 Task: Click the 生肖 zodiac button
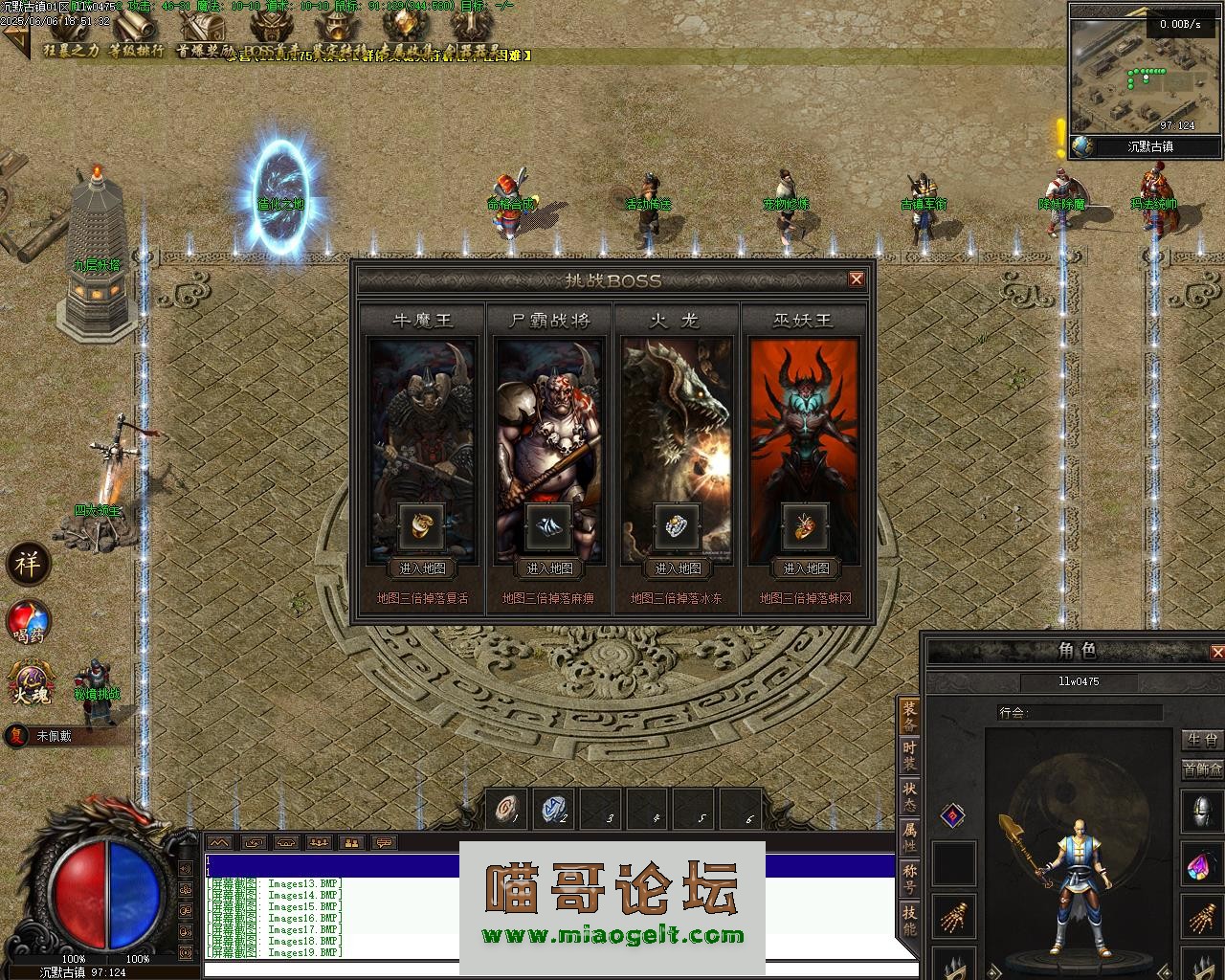[1202, 740]
